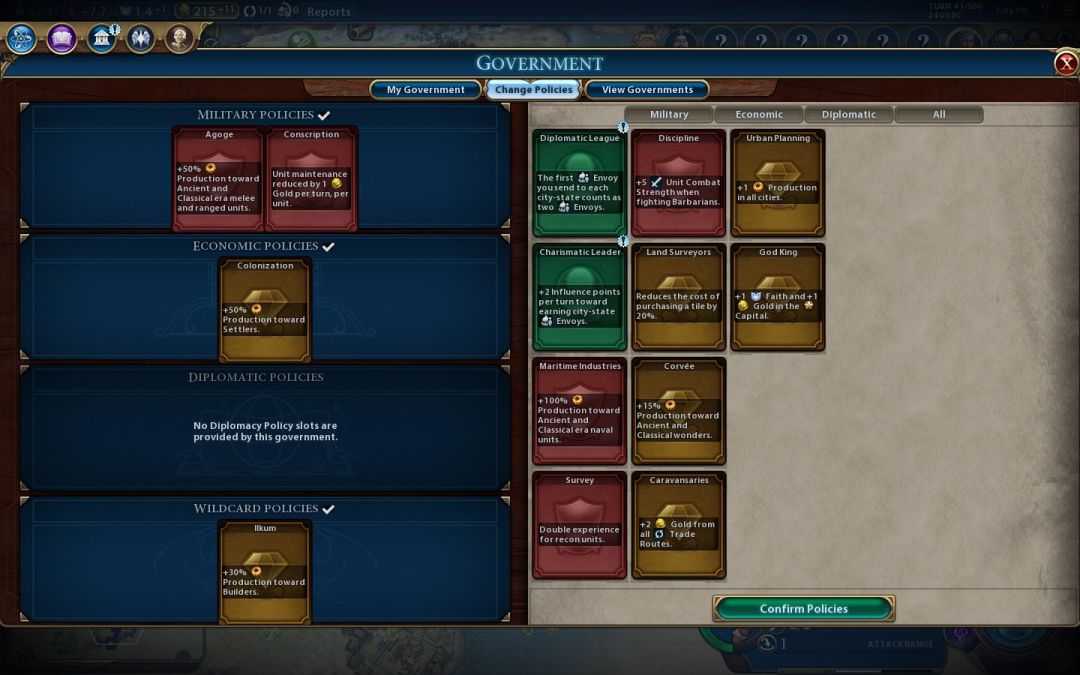Switch to the My Government tab

425,90
